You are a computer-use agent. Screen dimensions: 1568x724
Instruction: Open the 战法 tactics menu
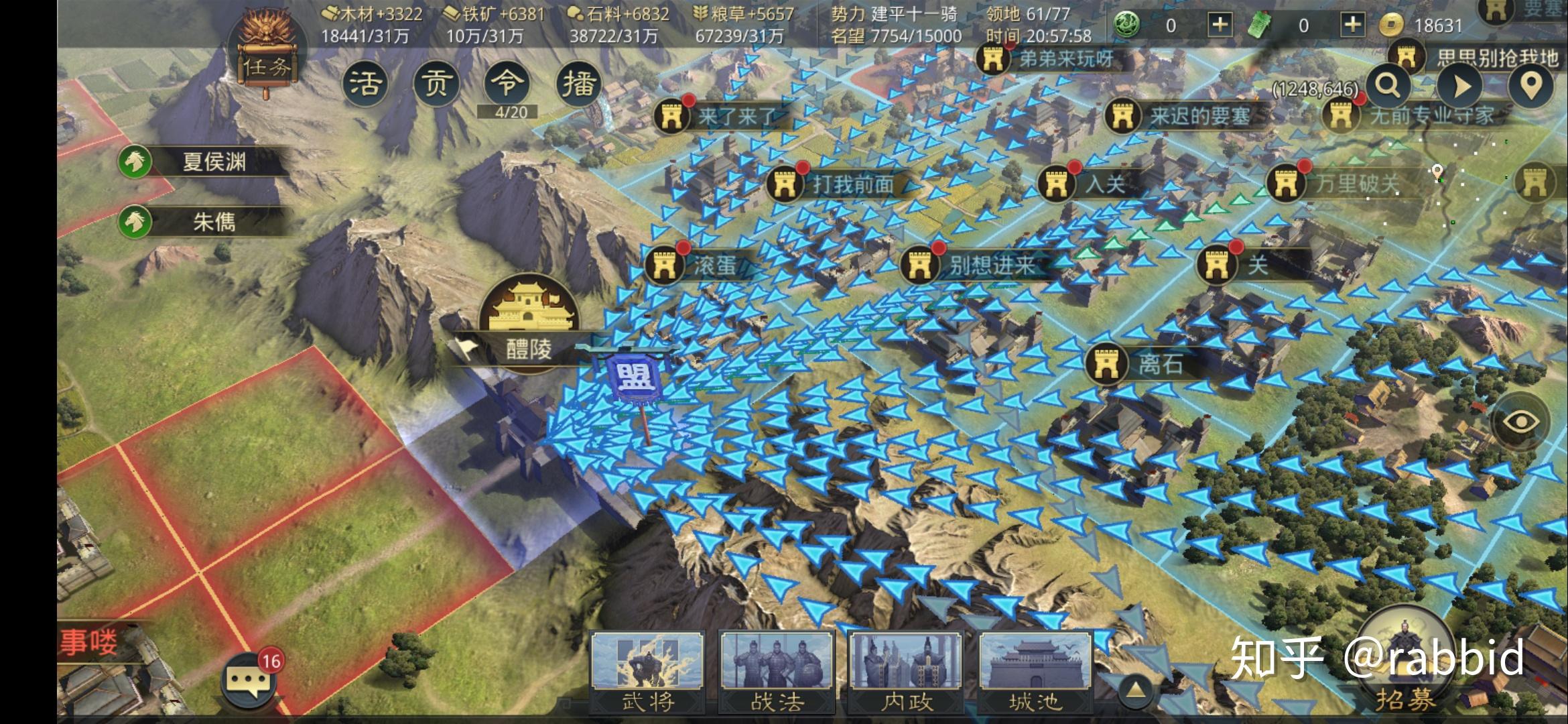tap(777, 670)
